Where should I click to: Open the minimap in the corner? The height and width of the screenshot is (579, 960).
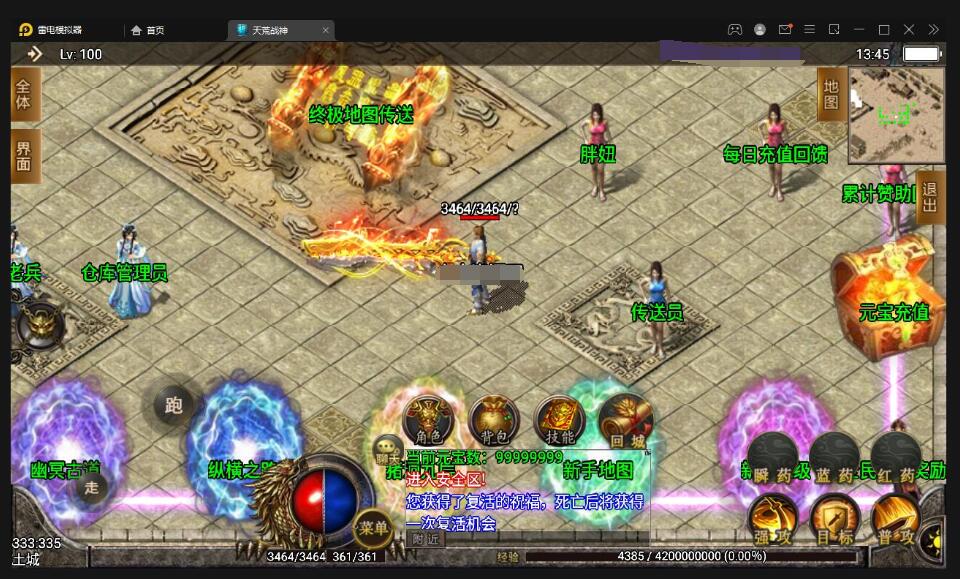(x=896, y=115)
